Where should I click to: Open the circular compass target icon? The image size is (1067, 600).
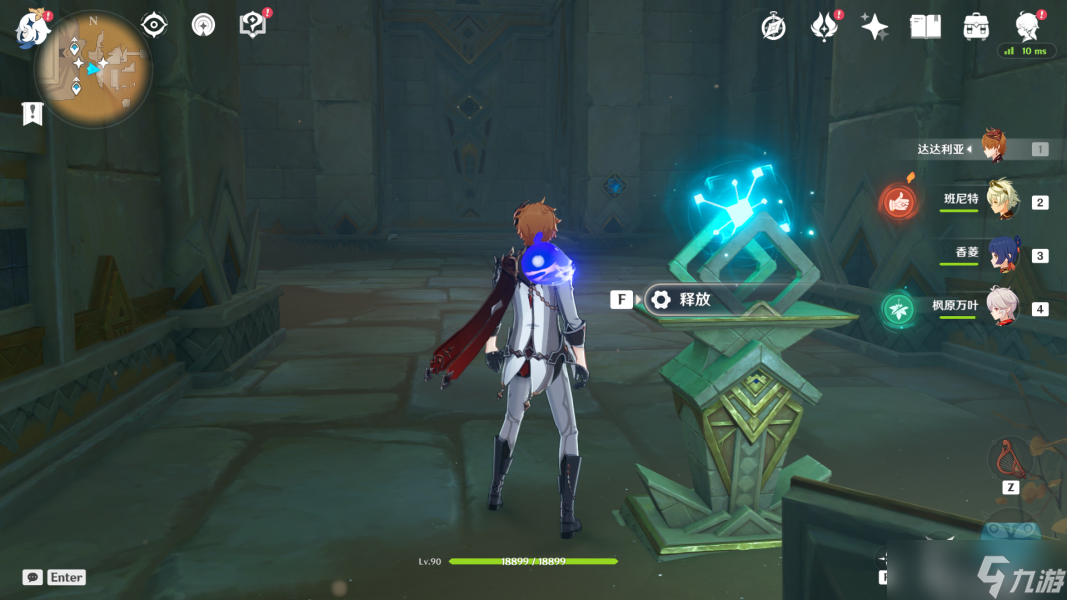click(x=203, y=25)
